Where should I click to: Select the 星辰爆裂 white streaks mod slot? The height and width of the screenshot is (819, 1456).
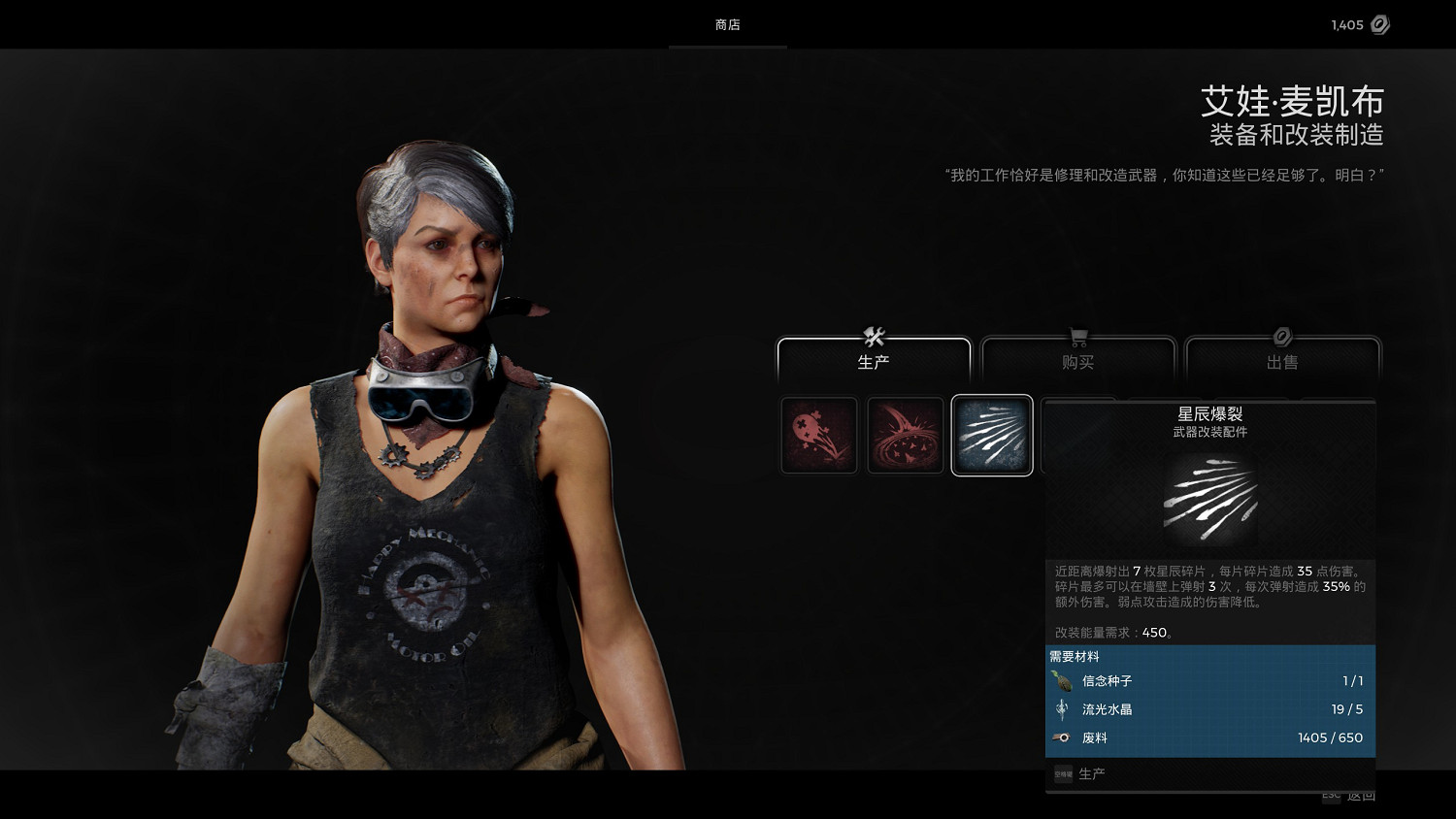[x=992, y=436]
